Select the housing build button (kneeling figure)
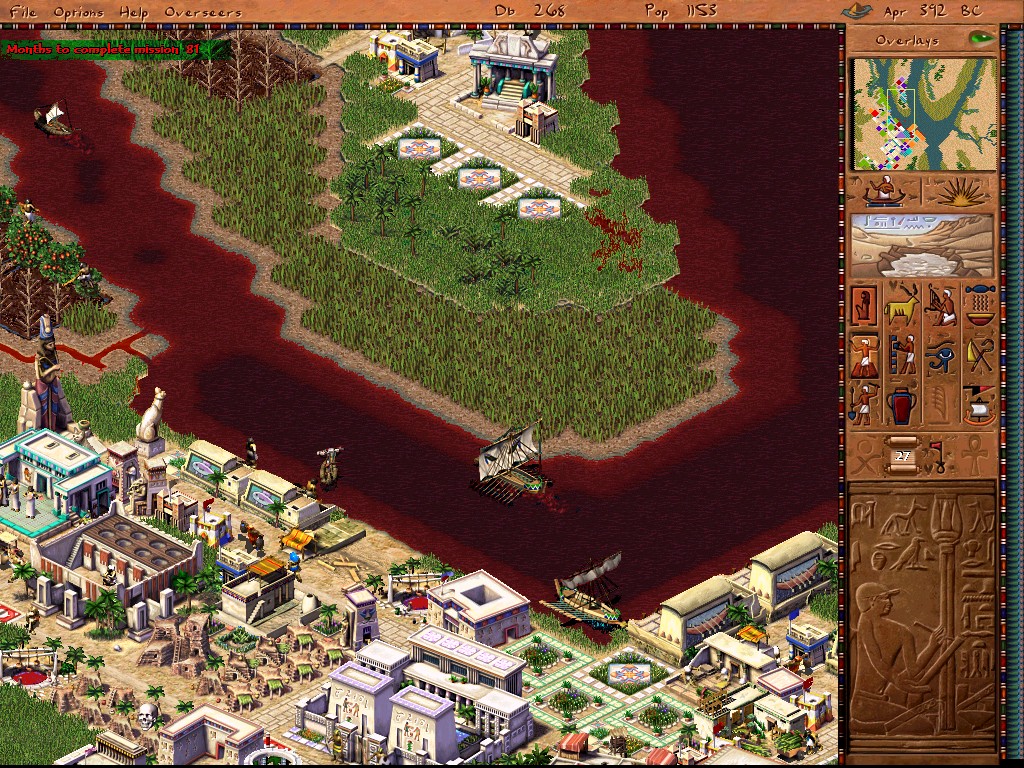Image resolution: width=1024 pixels, height=768 pixels. point(864,305)
